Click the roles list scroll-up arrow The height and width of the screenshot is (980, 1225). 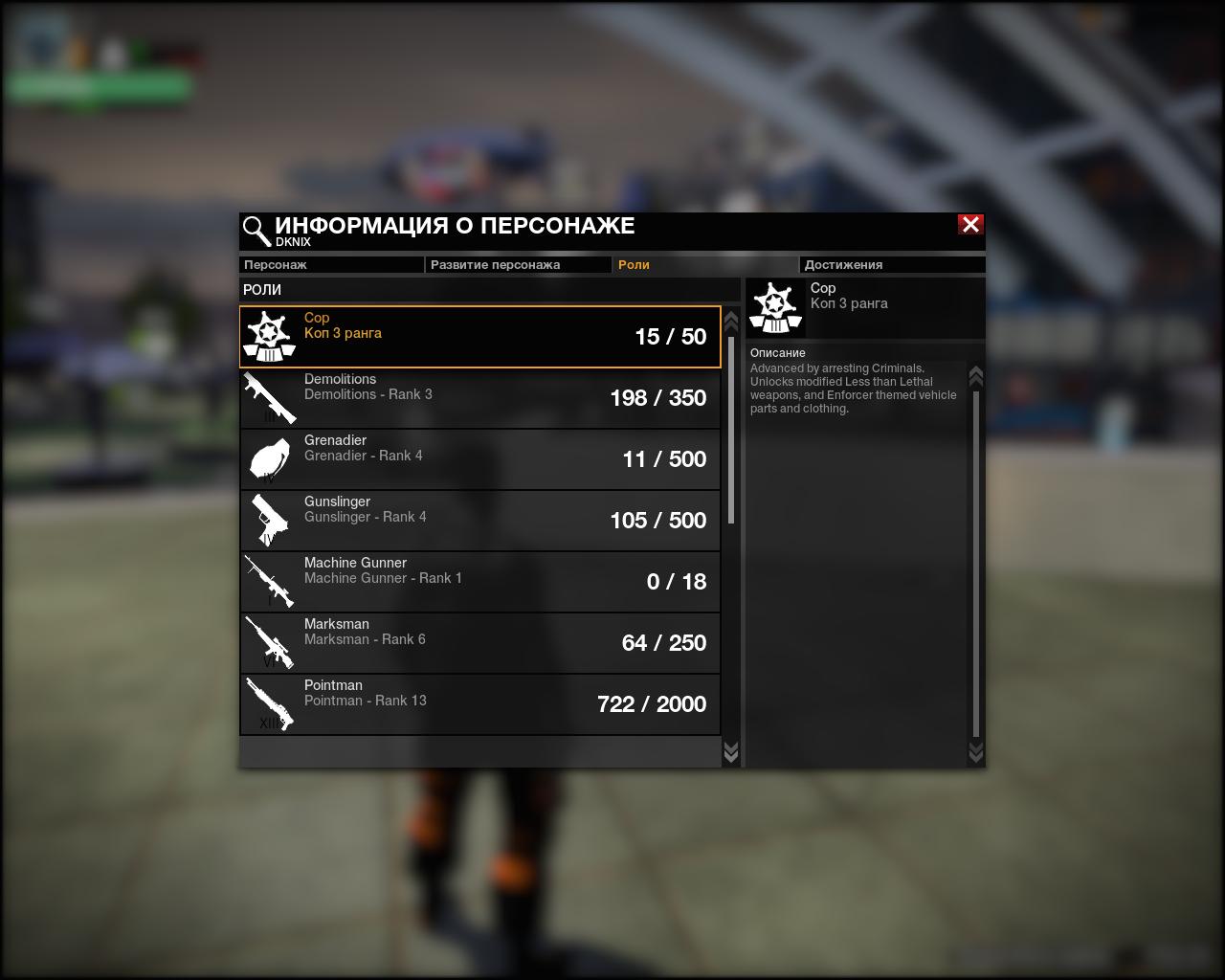pos(731,321)
